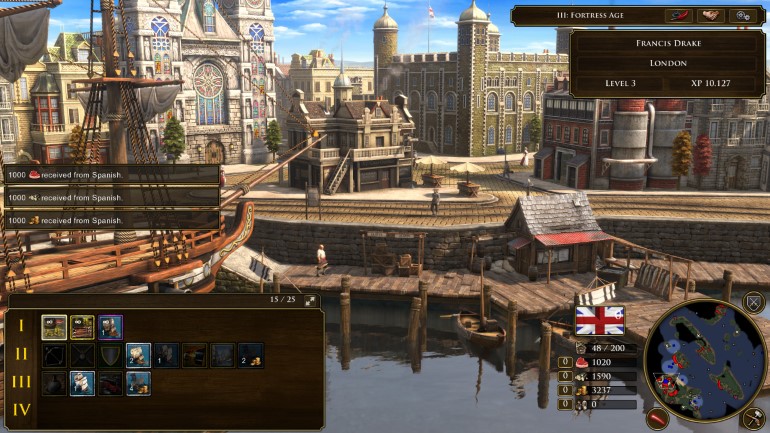The width and height of the screenshot is (770, 433).
Task: Activate the crossed swords shield button
Action: click(754, 301)
